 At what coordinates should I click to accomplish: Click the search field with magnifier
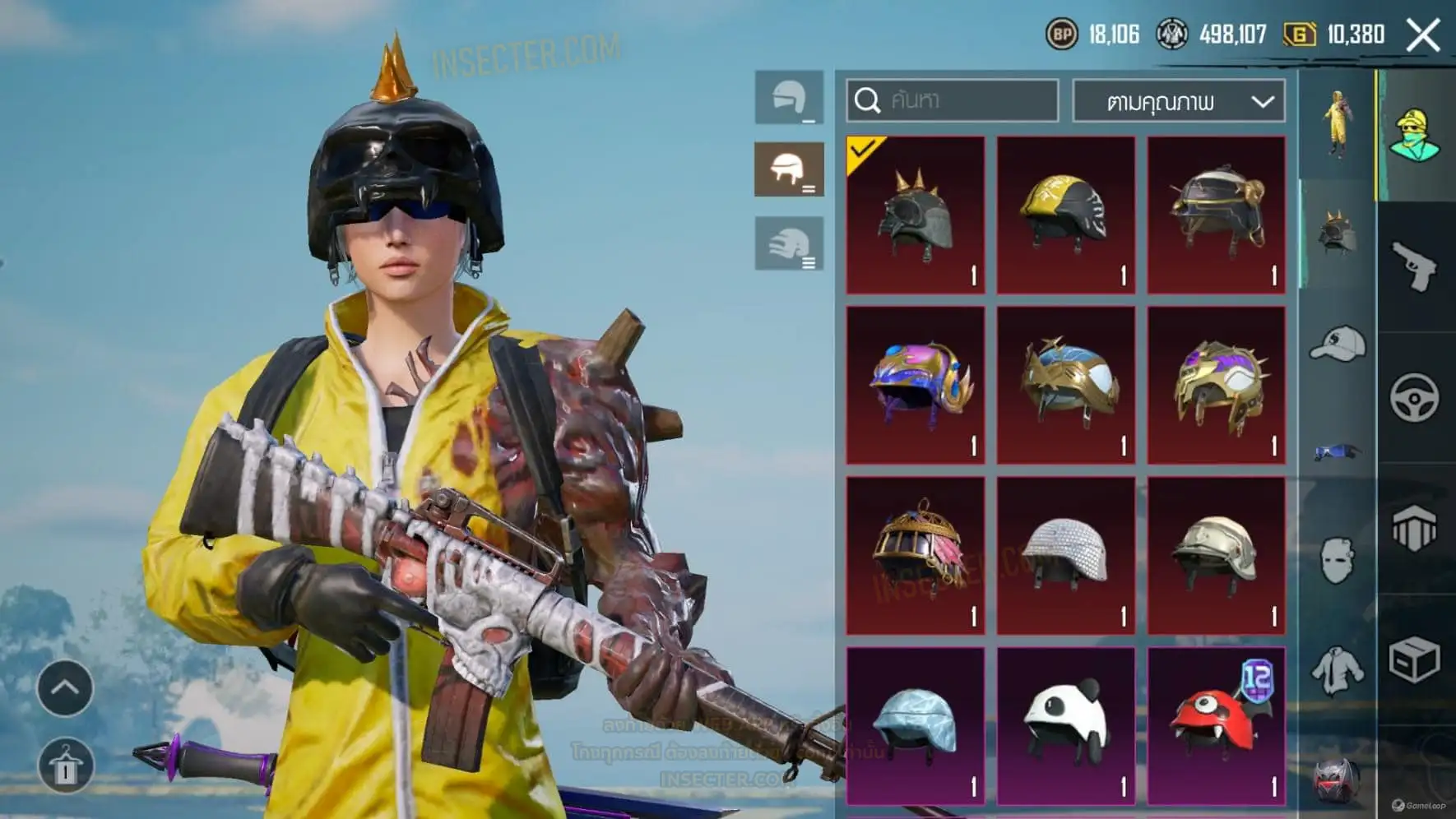pyautogui.click(x=952, y=100)
